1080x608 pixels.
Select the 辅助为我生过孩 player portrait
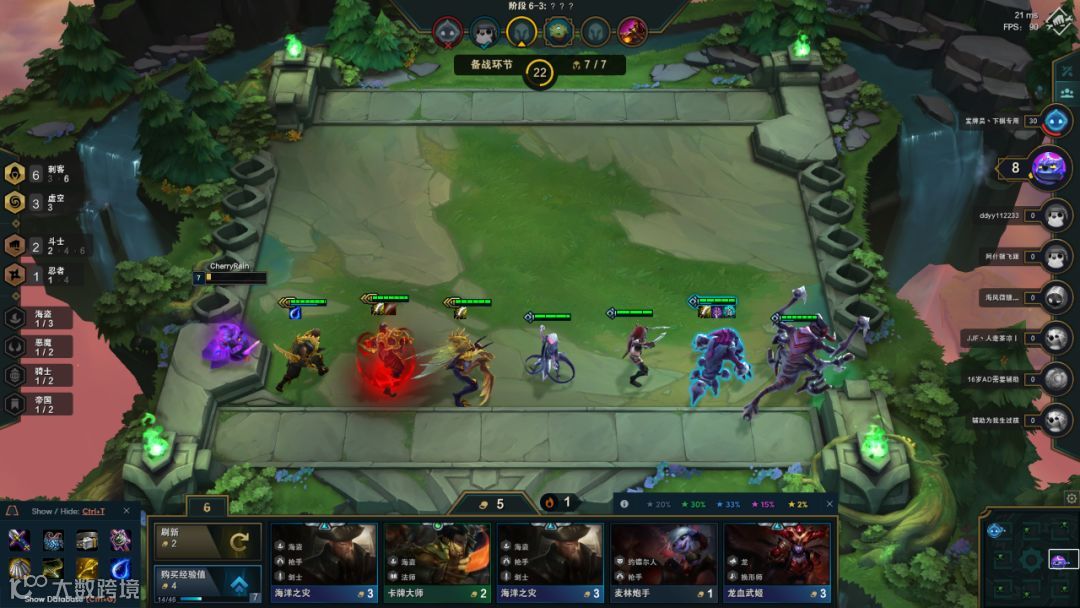coord(1055,420)
